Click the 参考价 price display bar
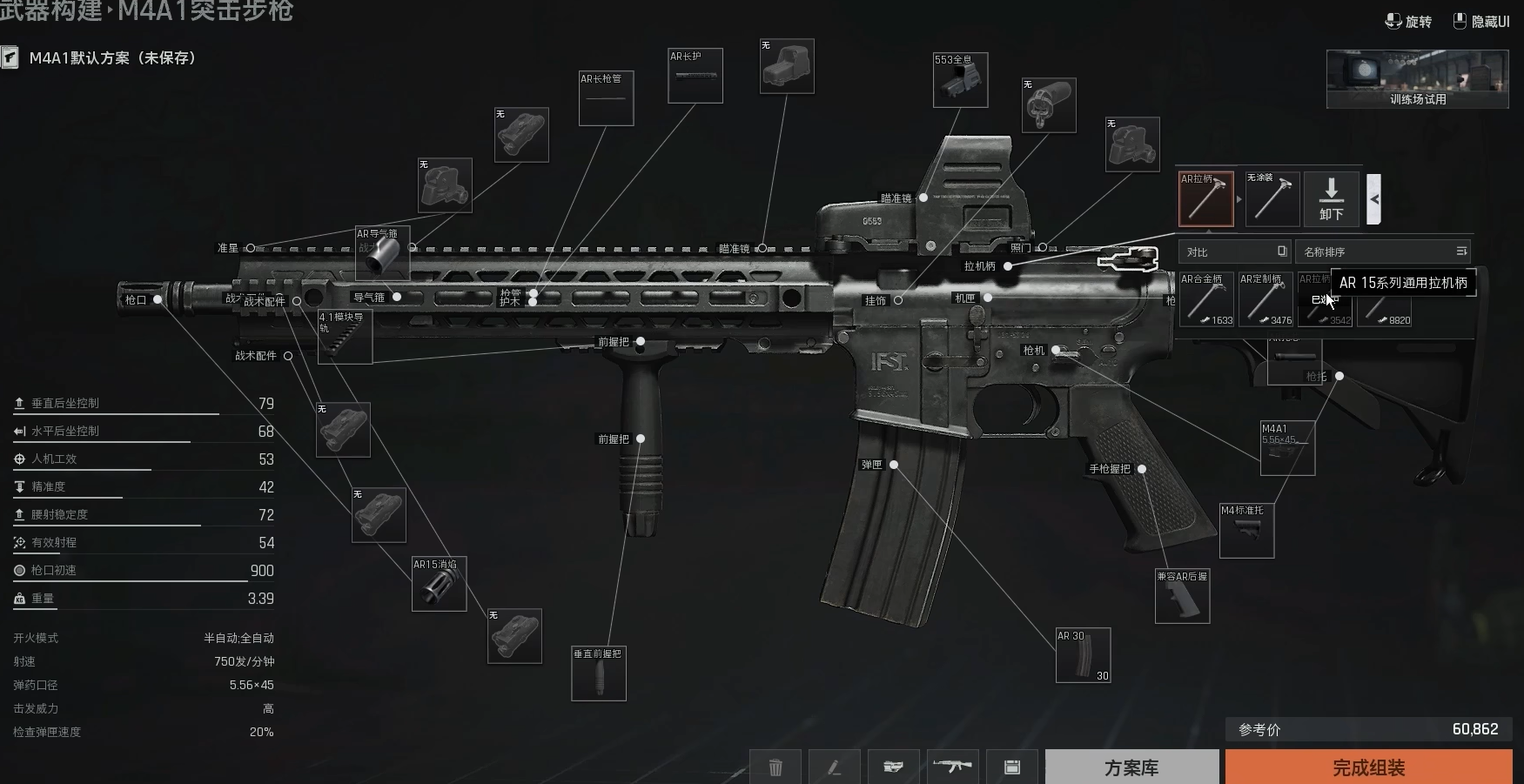The image size is (1524, 784). coord(1366,729)
